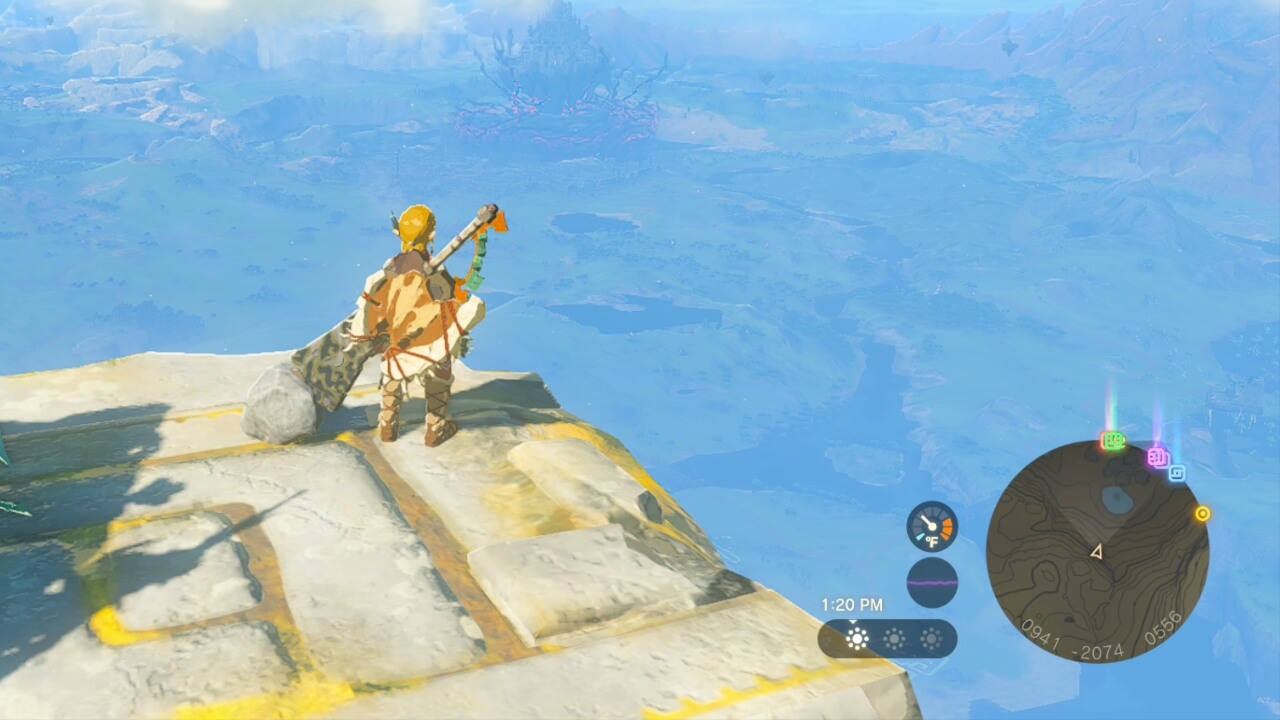Click the sunny weather forecast bar

click(887, 639)
